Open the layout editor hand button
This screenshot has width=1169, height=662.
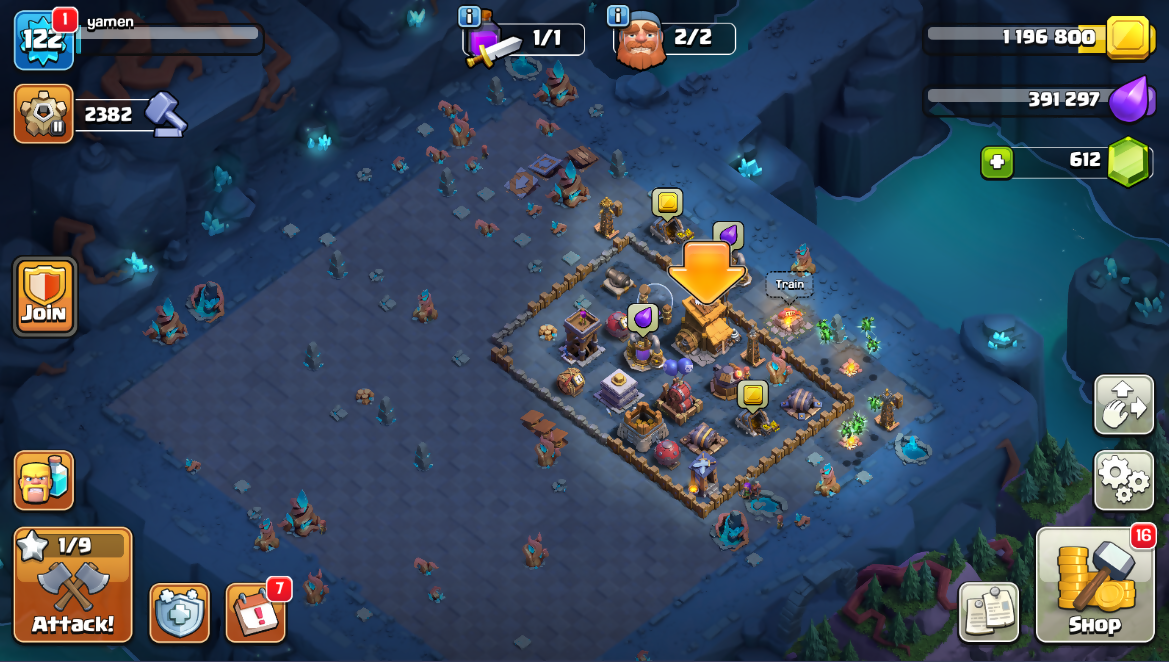point(1124,405)
